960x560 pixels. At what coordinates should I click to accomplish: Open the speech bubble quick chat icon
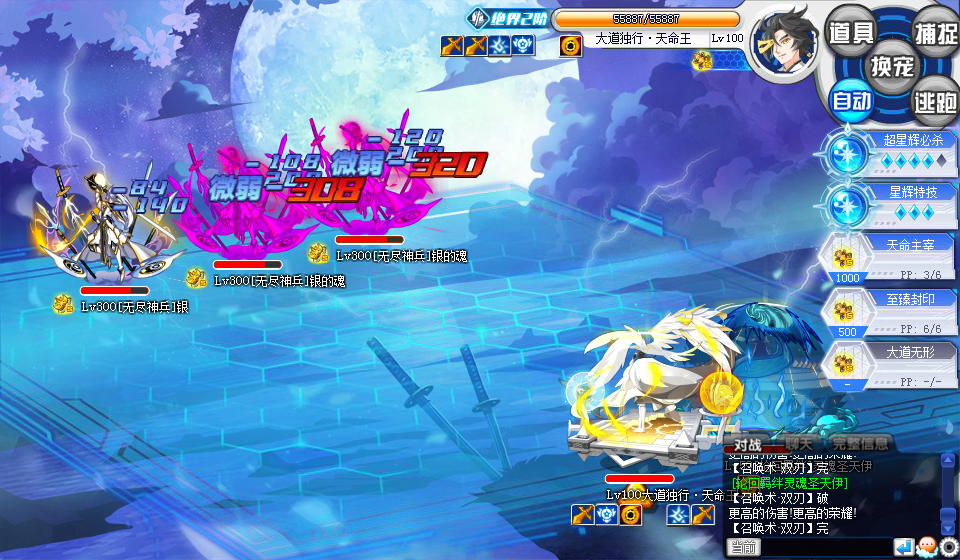(x=927, y=547)
